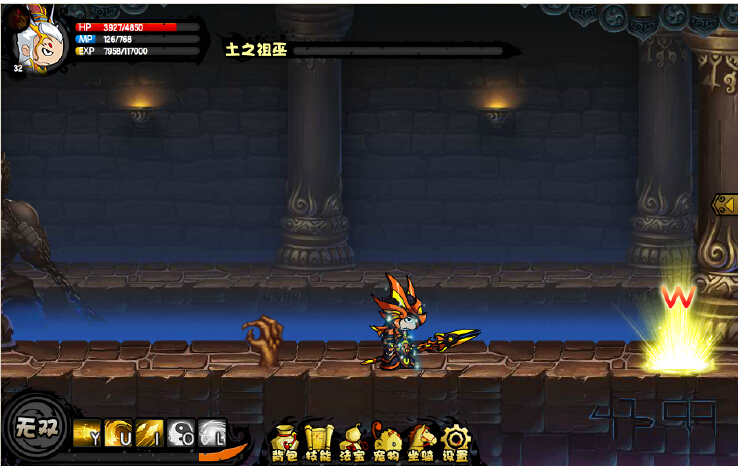Open the 坐骑 horse mount menu

coord(421,441)
